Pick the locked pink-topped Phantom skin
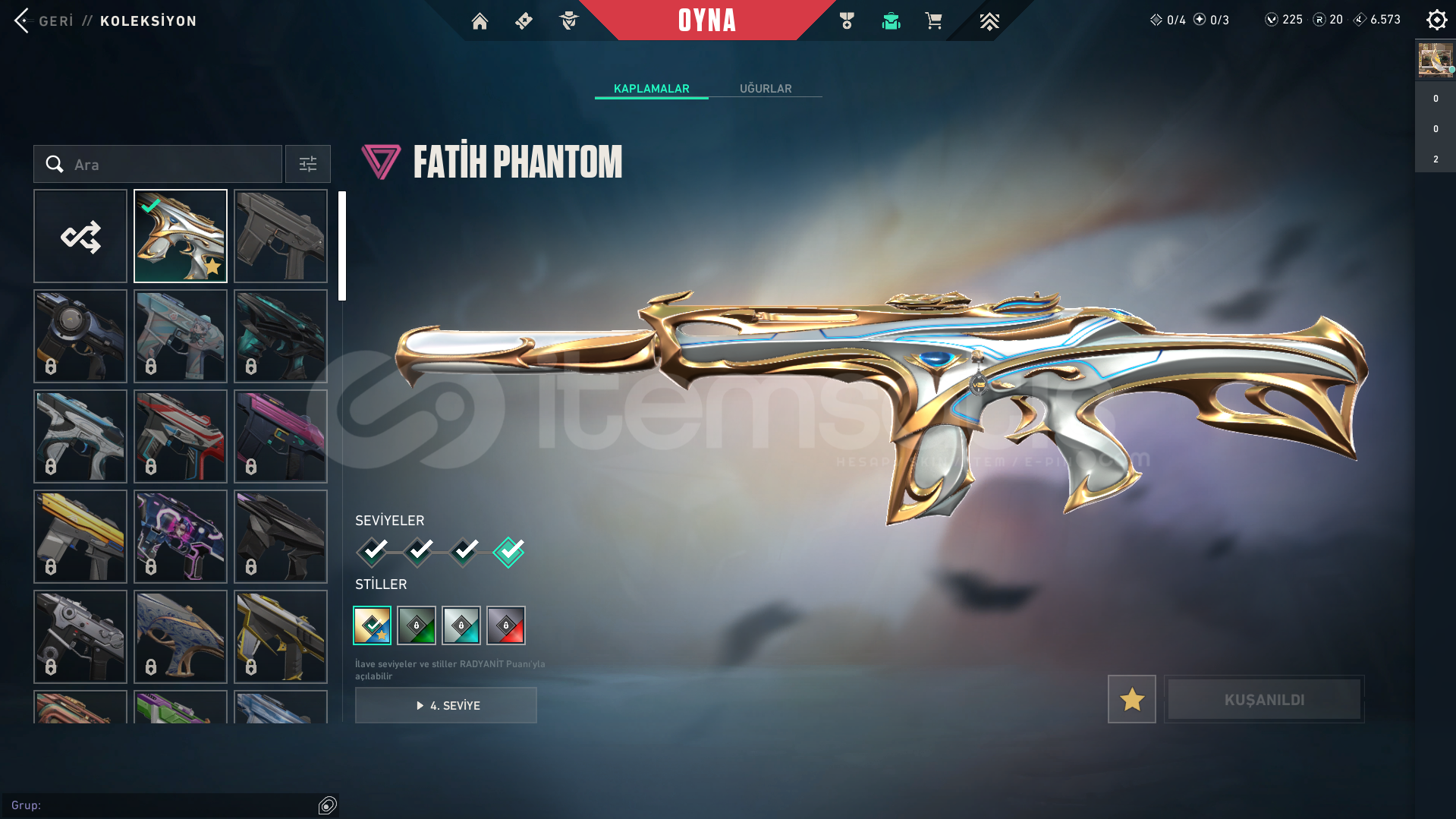This screenshot has height=819, width=1456. pos(281,436)
